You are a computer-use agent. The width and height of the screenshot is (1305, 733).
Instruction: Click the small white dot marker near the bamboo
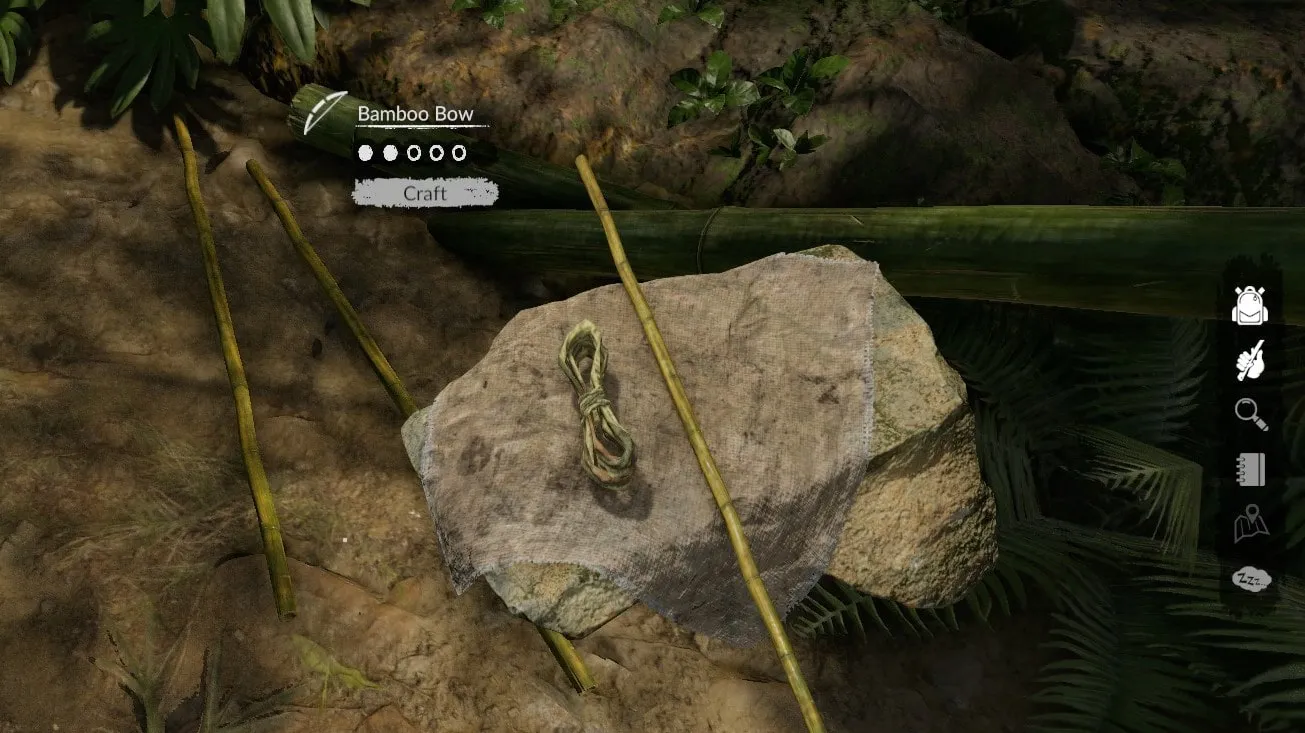[344, 538]
